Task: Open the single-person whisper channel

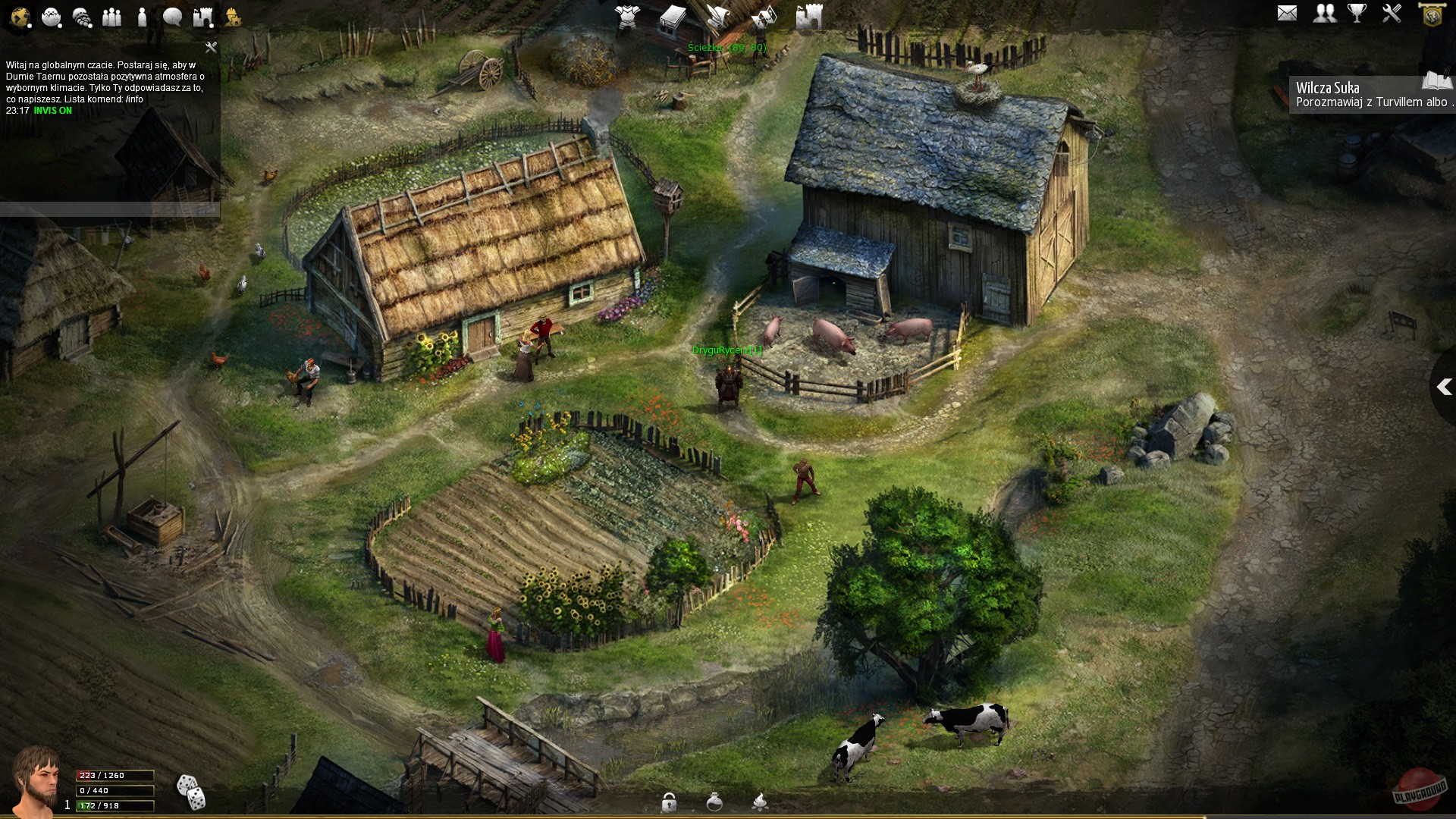Action: (x=142, y=17)
